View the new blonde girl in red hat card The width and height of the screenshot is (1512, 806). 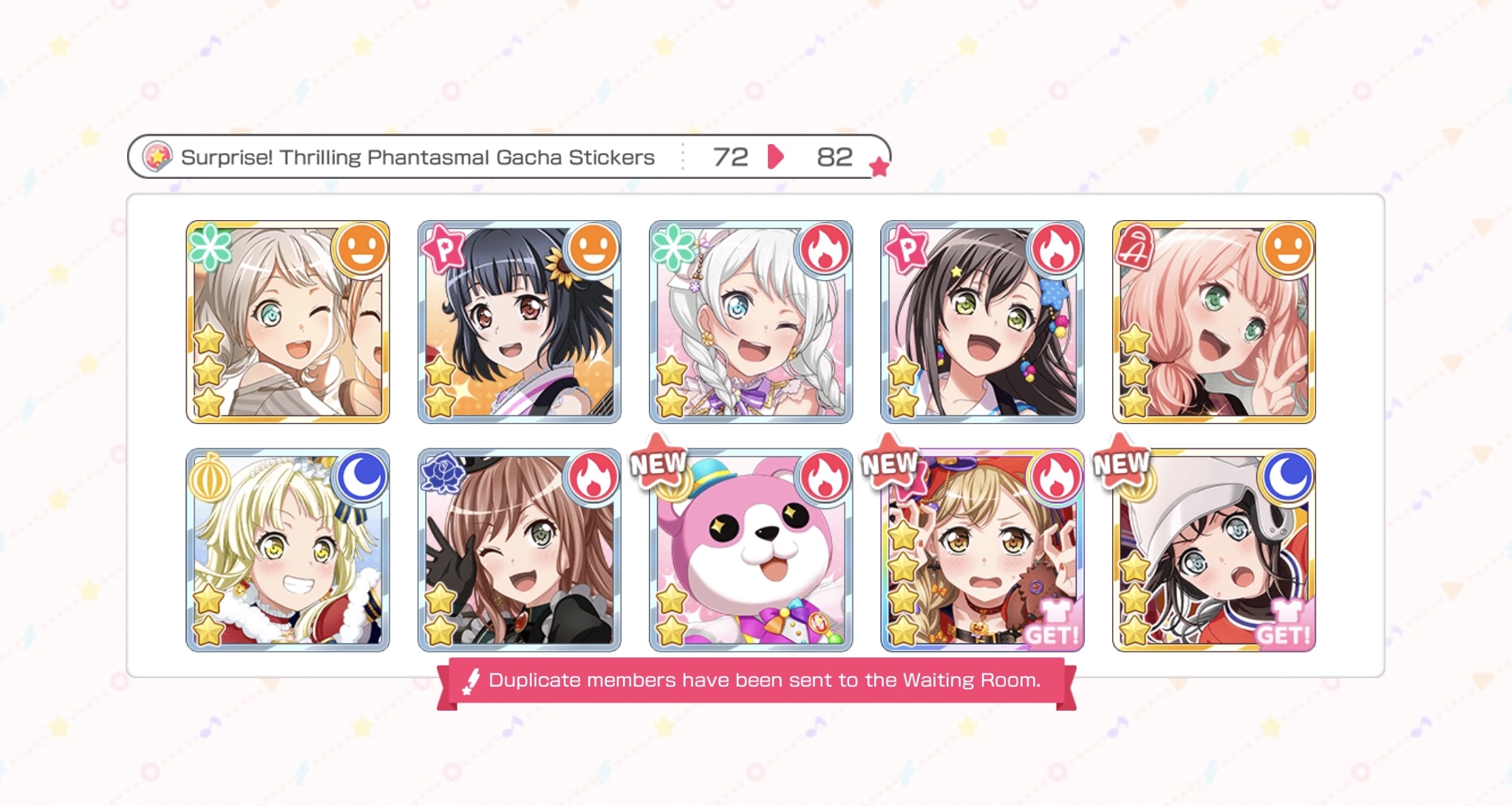[x=981, y=550]
